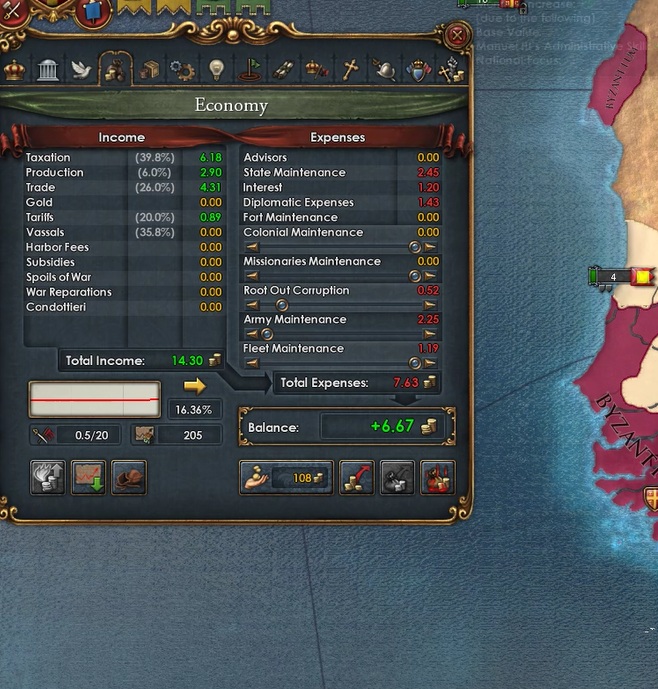The width and height of the screenshot is (658, 689).
Task: Lower Missionaries Maintenance with its left arrow
Action: 251,276
